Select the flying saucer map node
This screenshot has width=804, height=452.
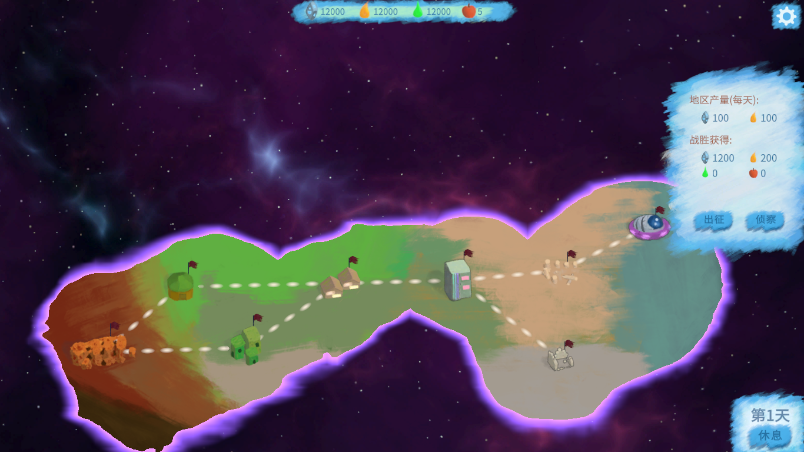pos(650,225)
